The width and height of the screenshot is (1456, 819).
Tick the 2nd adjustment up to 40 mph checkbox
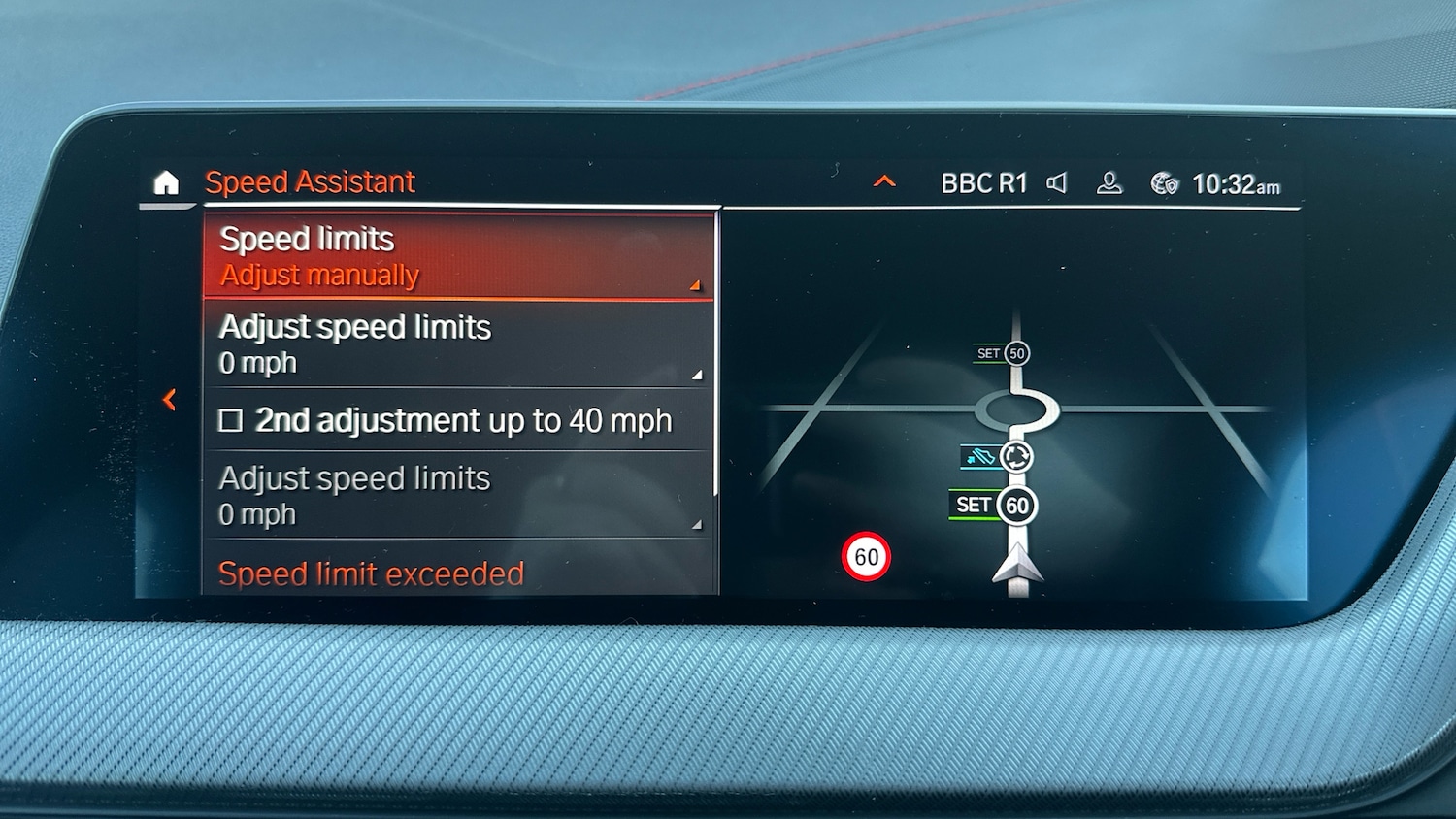click(x=231, y=421)
